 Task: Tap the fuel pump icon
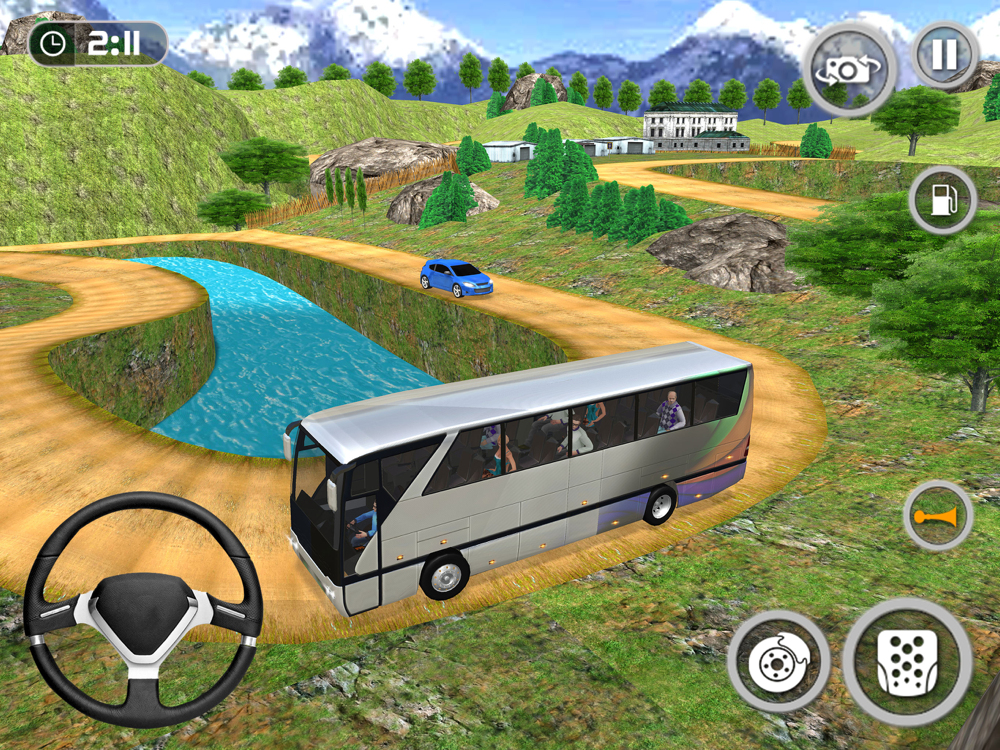942,200
